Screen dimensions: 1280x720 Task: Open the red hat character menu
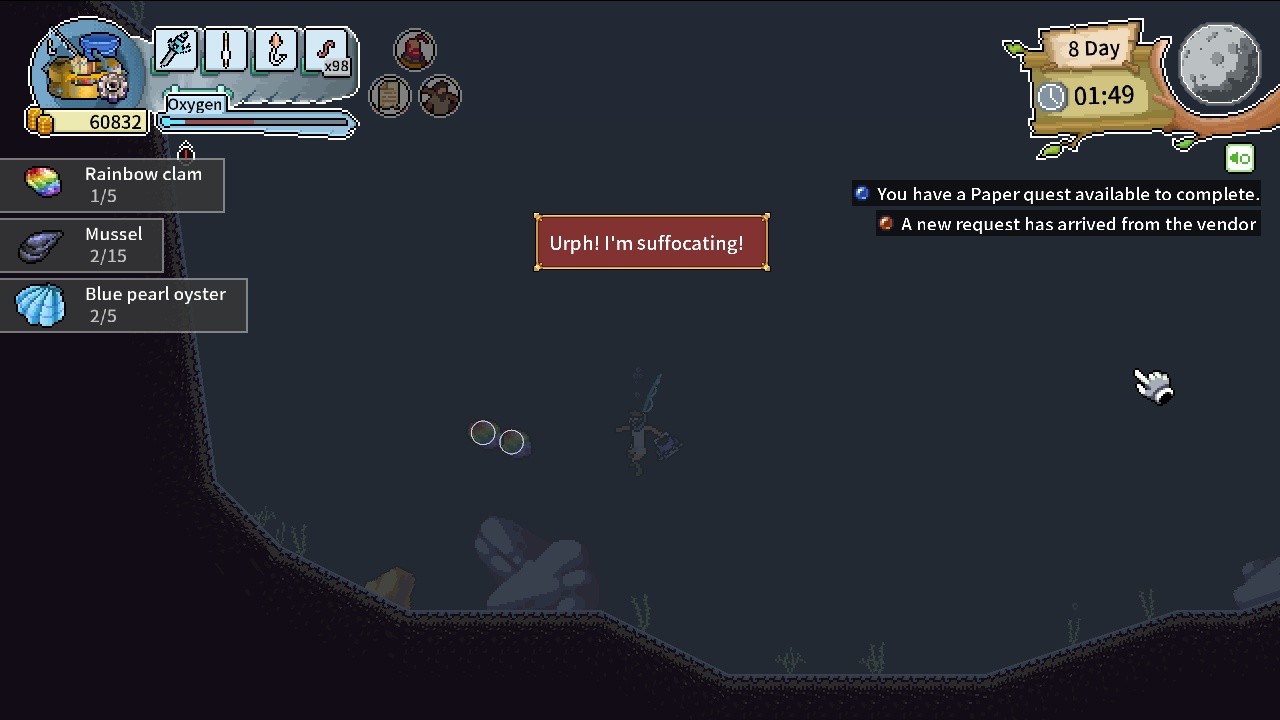(415, 50)
